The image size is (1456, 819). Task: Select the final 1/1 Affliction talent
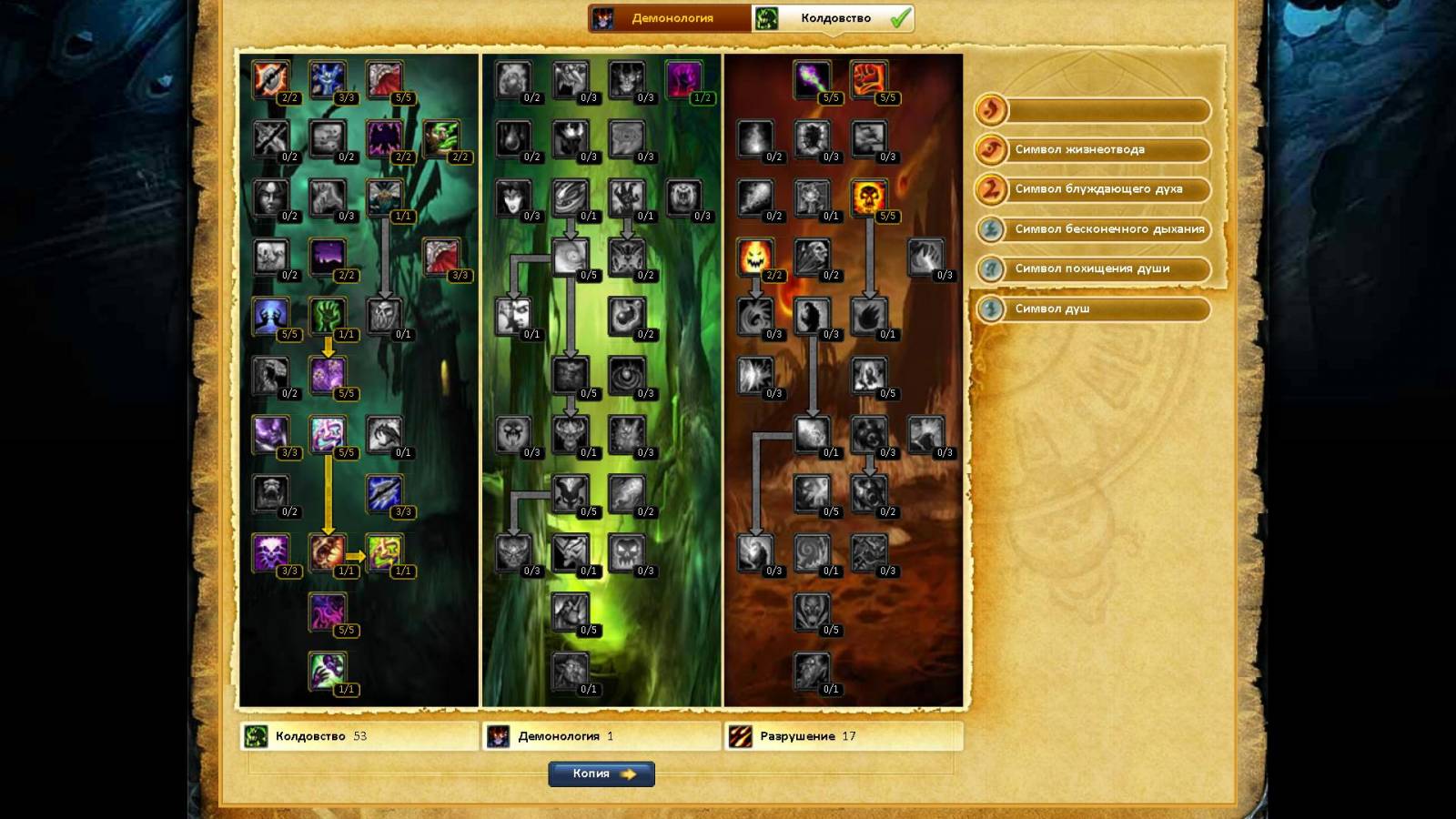(328, 671)
